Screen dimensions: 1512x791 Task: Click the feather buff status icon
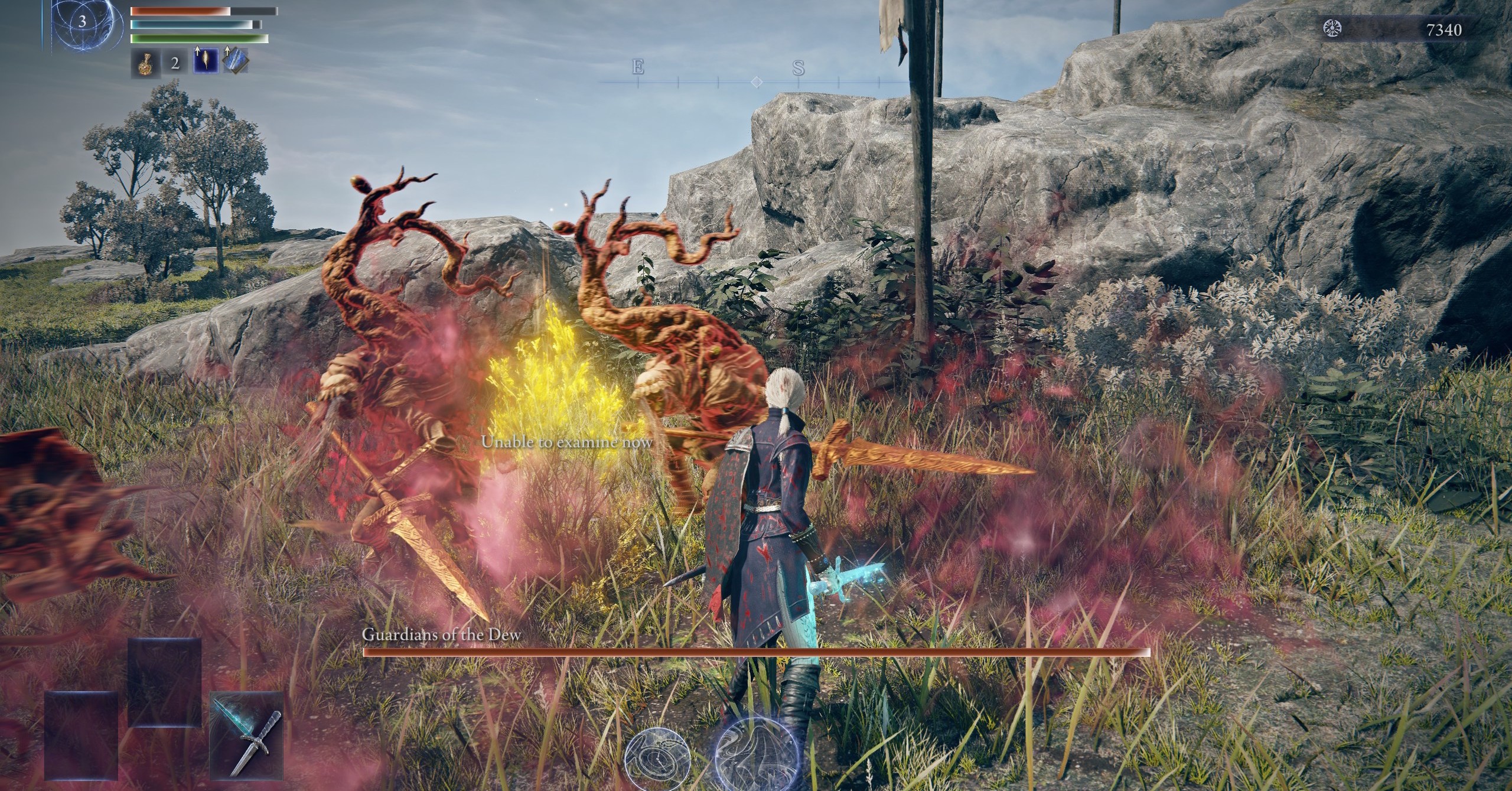tap(205, 61)
